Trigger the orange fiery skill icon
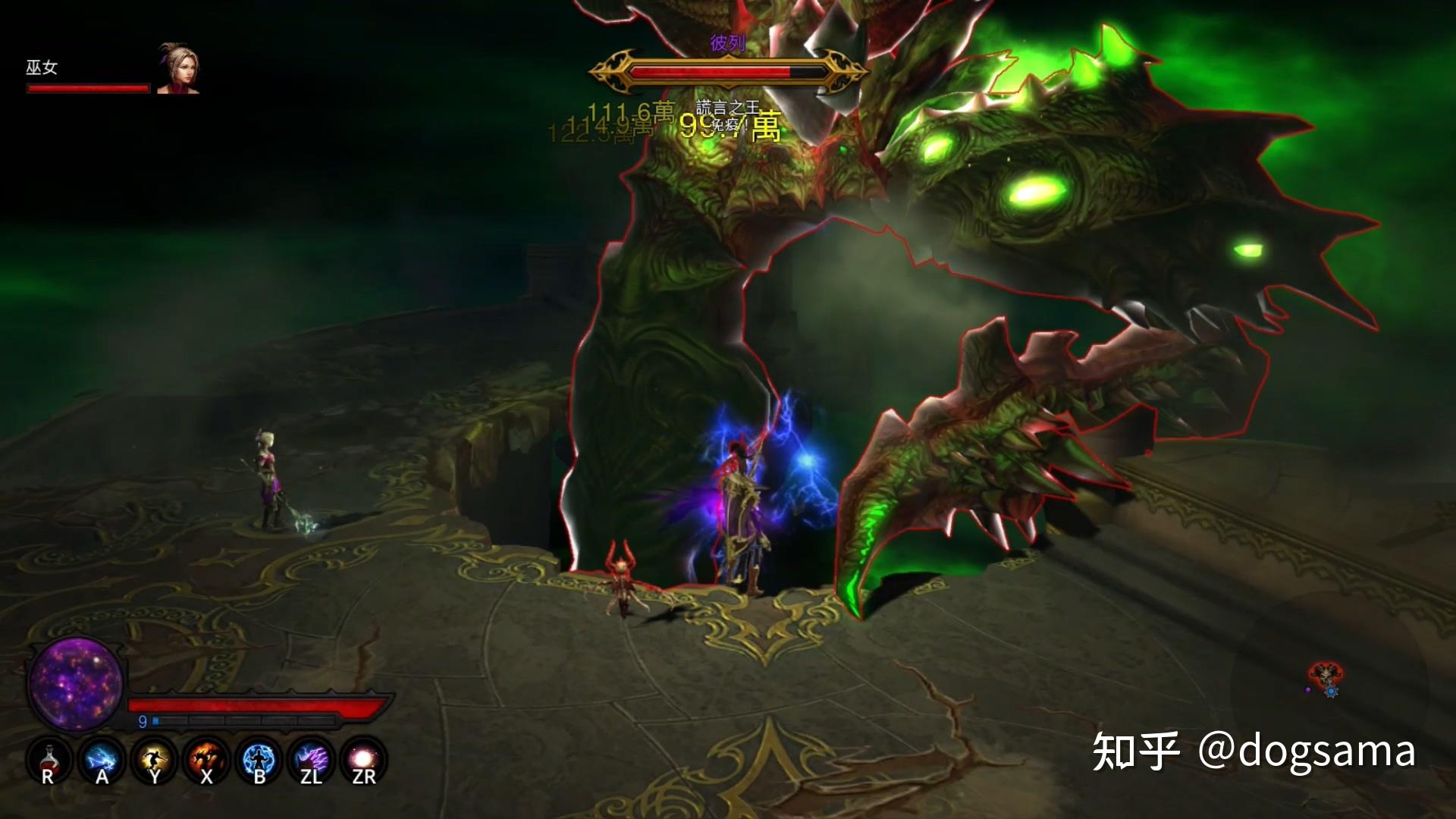 pyautogui.click(x=206, y=760)
